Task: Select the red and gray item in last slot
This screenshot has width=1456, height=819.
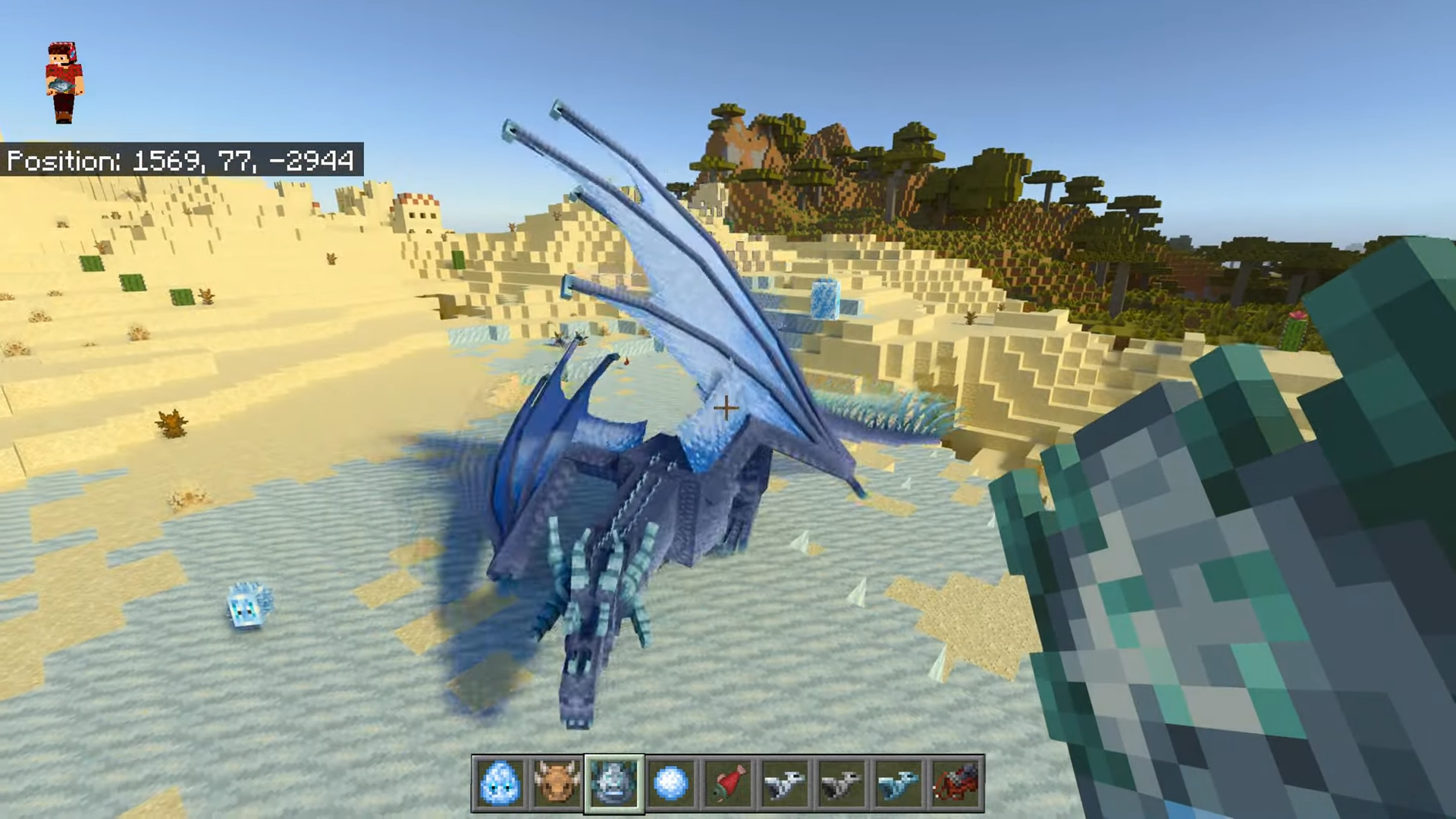Action: [955, 783]
